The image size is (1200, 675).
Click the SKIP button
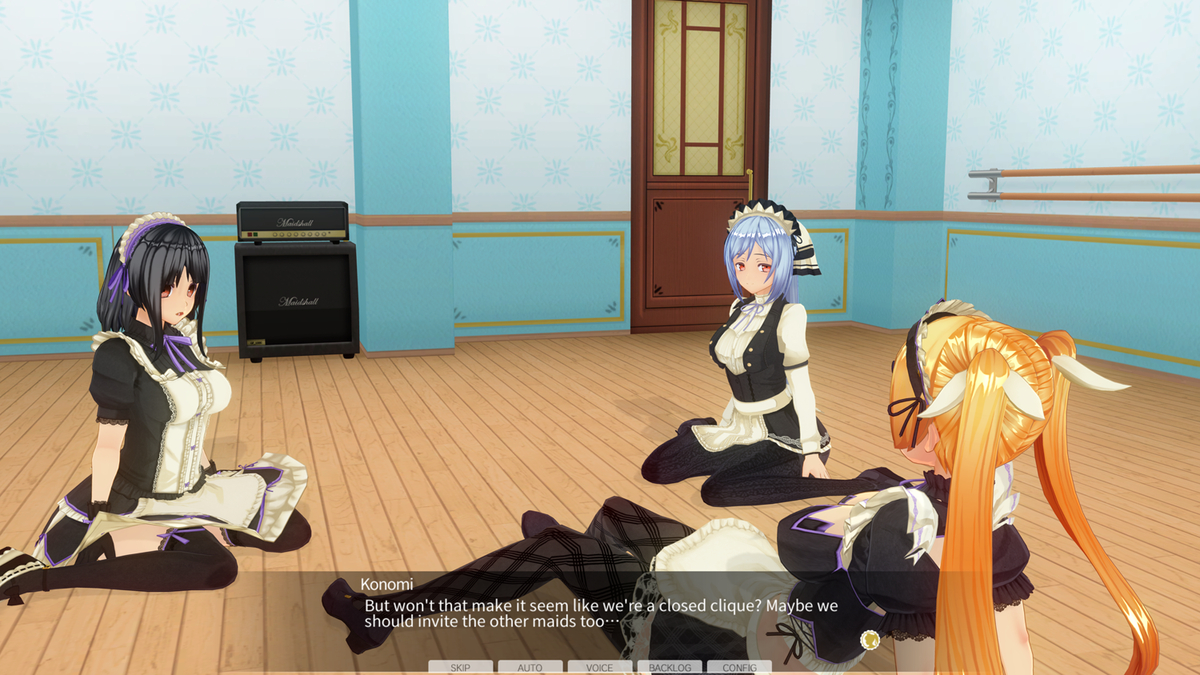click(x=460, y=667)
